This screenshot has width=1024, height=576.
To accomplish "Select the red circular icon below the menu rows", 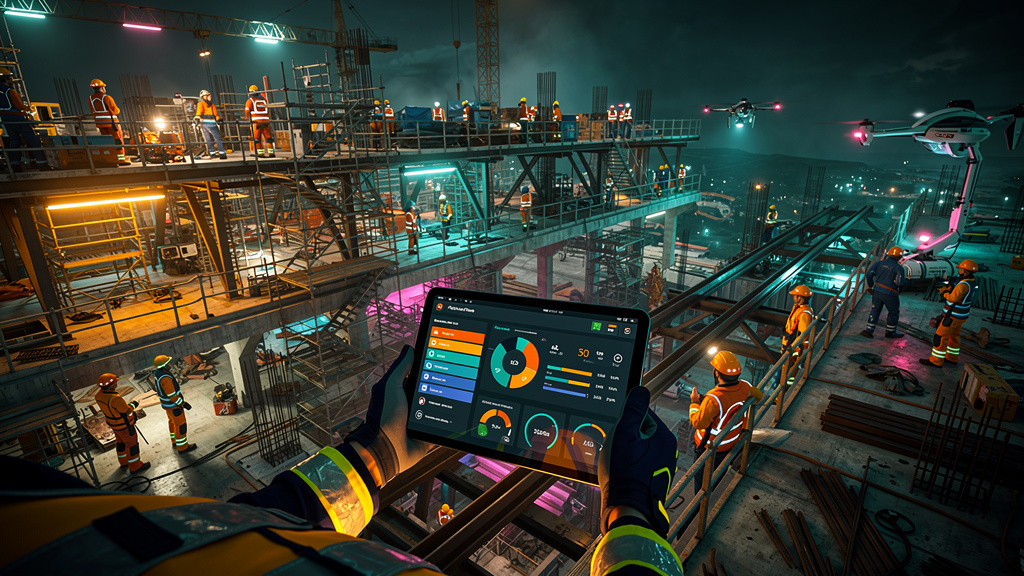I will [x=422, y=400].
